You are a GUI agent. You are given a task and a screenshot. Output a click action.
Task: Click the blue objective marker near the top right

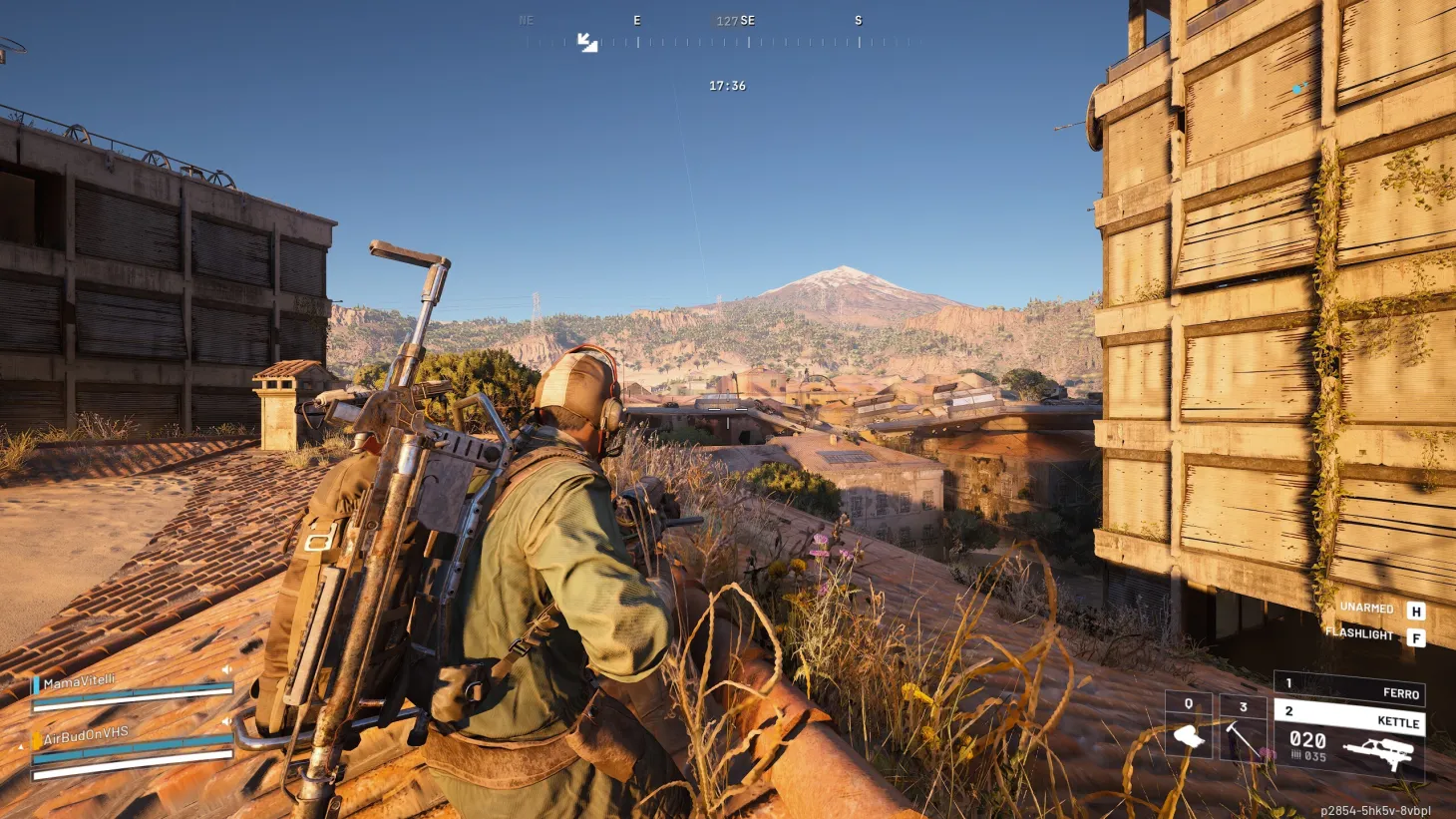pos(1296,87)
